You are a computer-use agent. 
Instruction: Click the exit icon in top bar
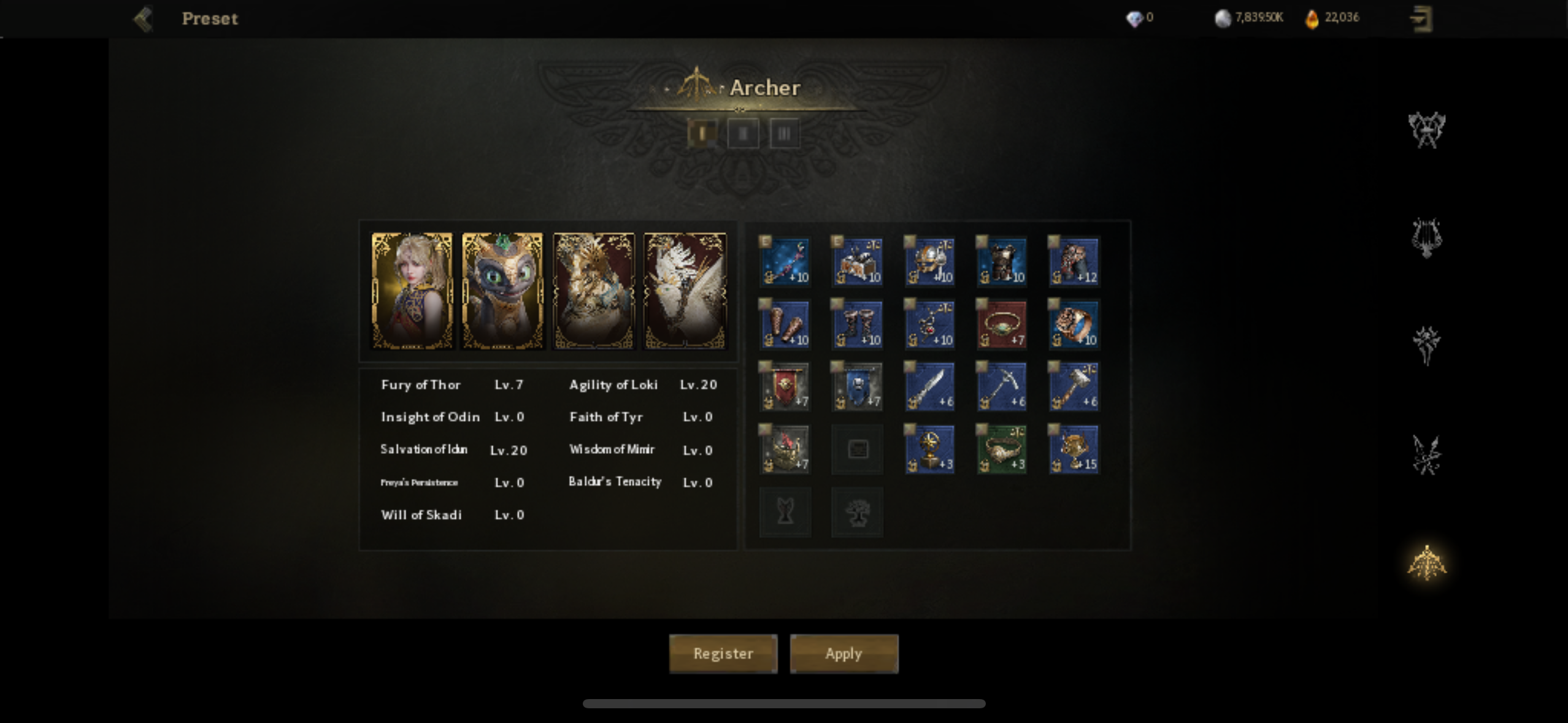pyautogui.click(x=1421, y=18)
